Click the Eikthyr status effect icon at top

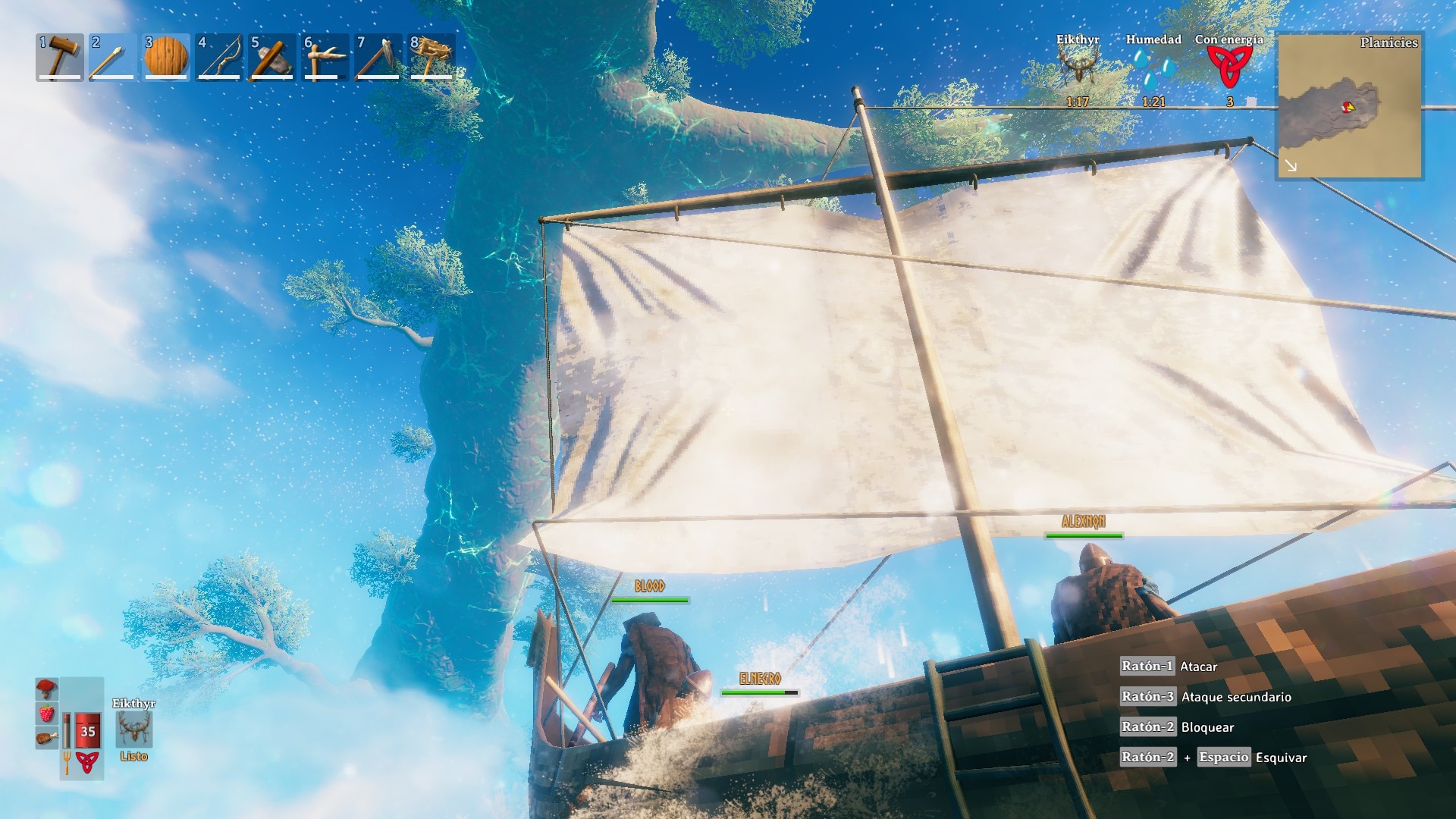1078,68
